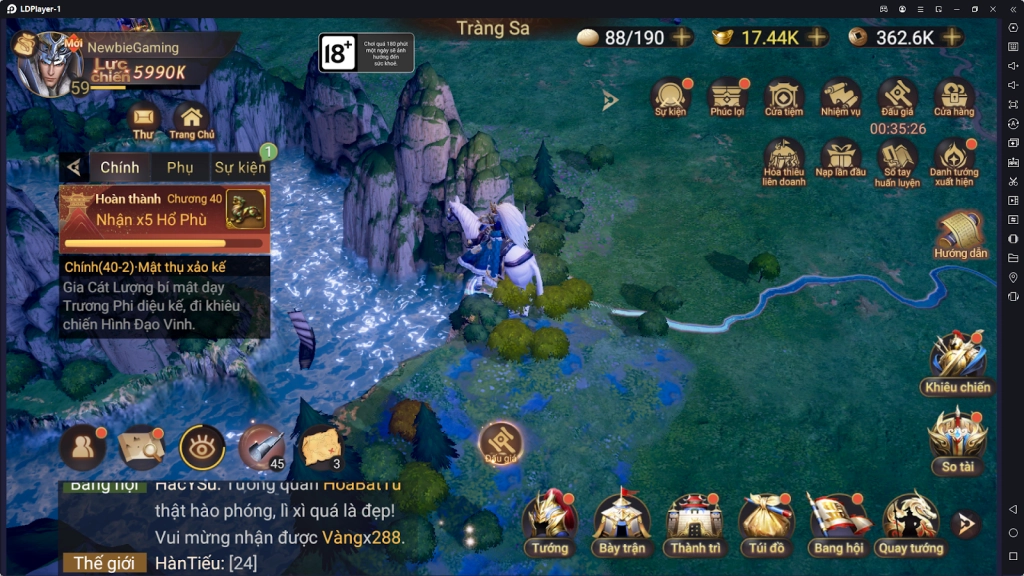Image resolution: width=1024 pixels, height=576 pixels.
Task: Open the Bày trận formation menu
Action: coord(622,520)
